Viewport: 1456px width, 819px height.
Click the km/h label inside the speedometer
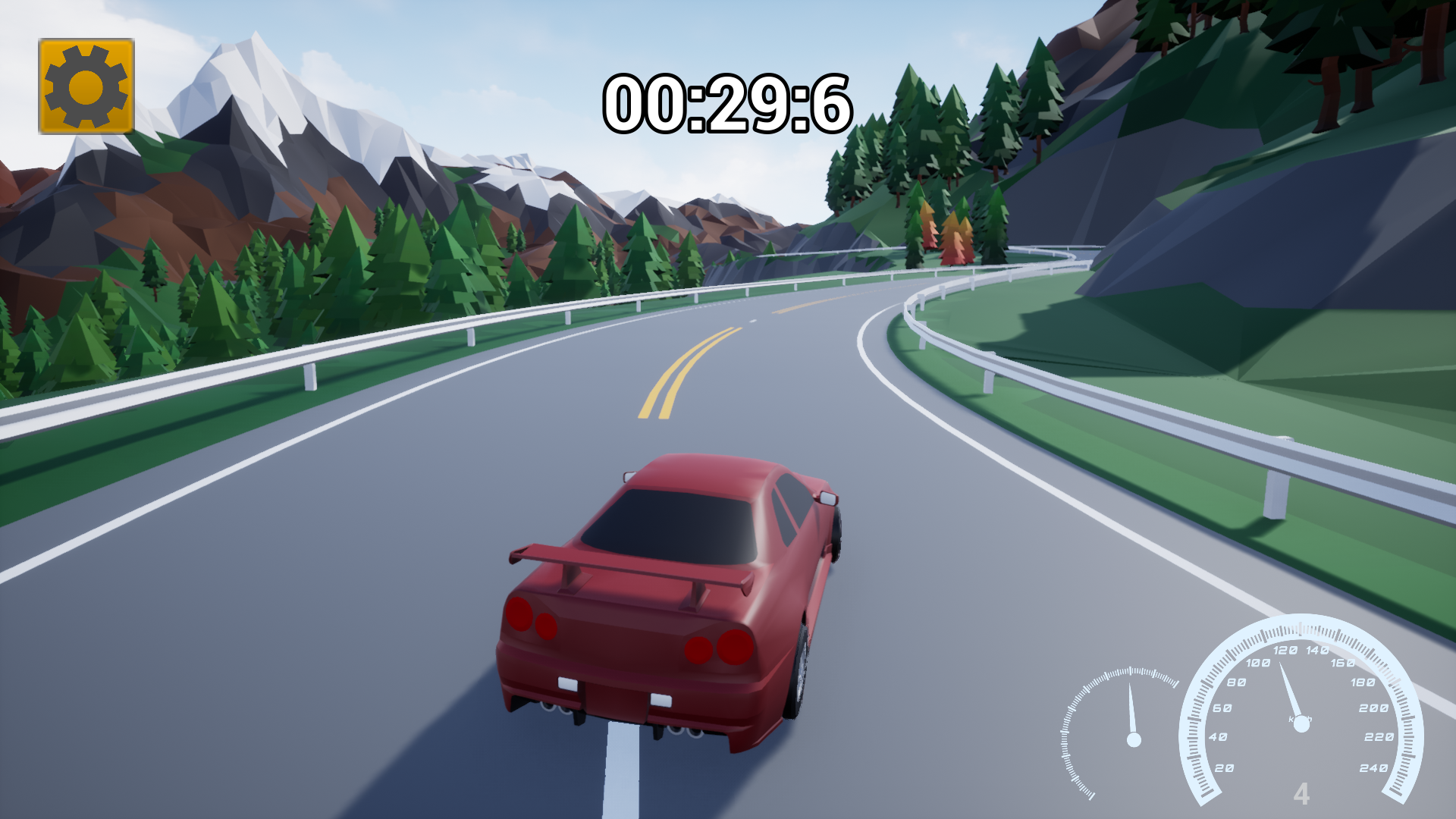click(x=1299, y=717)
